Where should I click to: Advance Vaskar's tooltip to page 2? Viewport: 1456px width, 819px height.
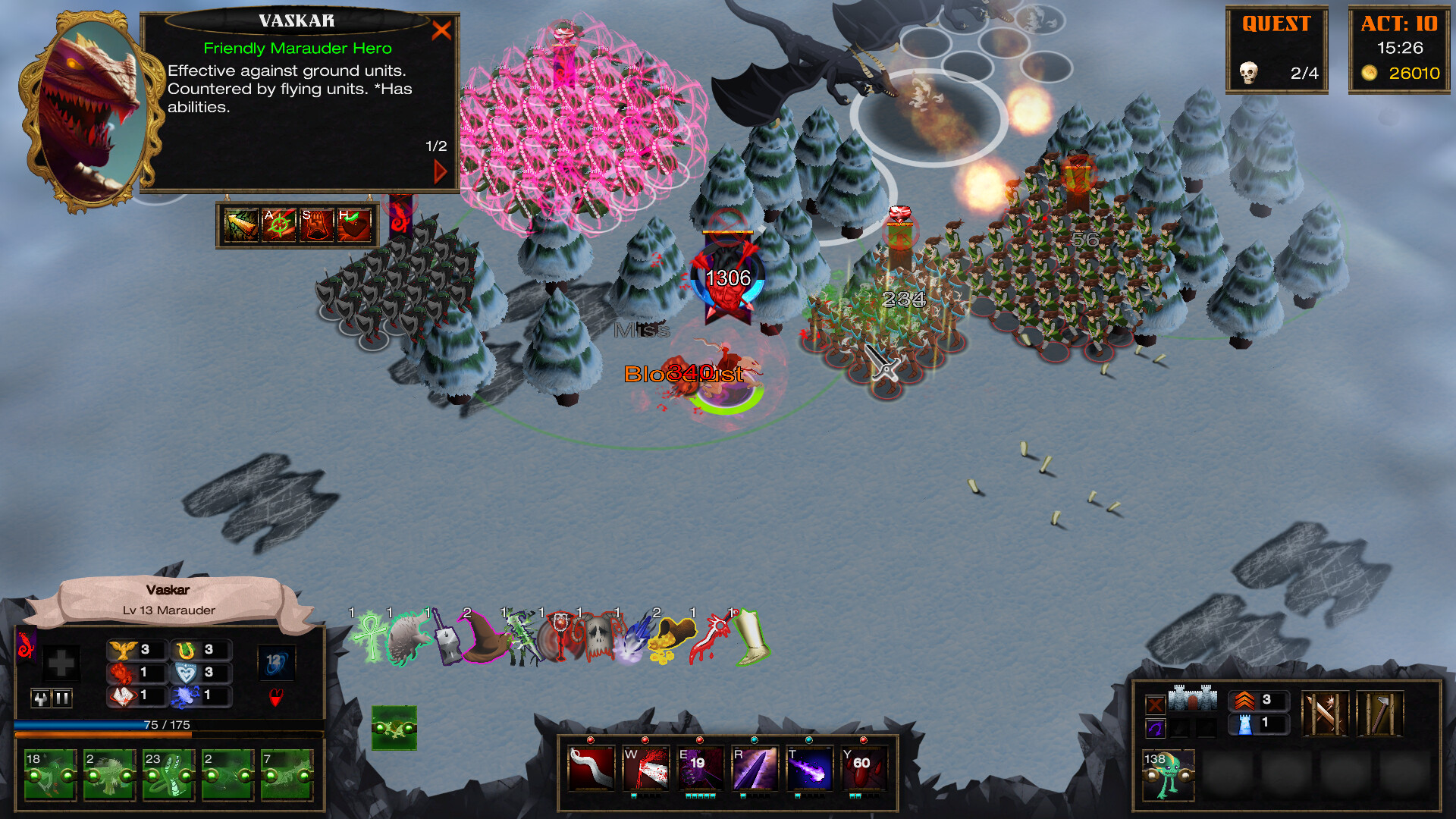pos(440,170)
